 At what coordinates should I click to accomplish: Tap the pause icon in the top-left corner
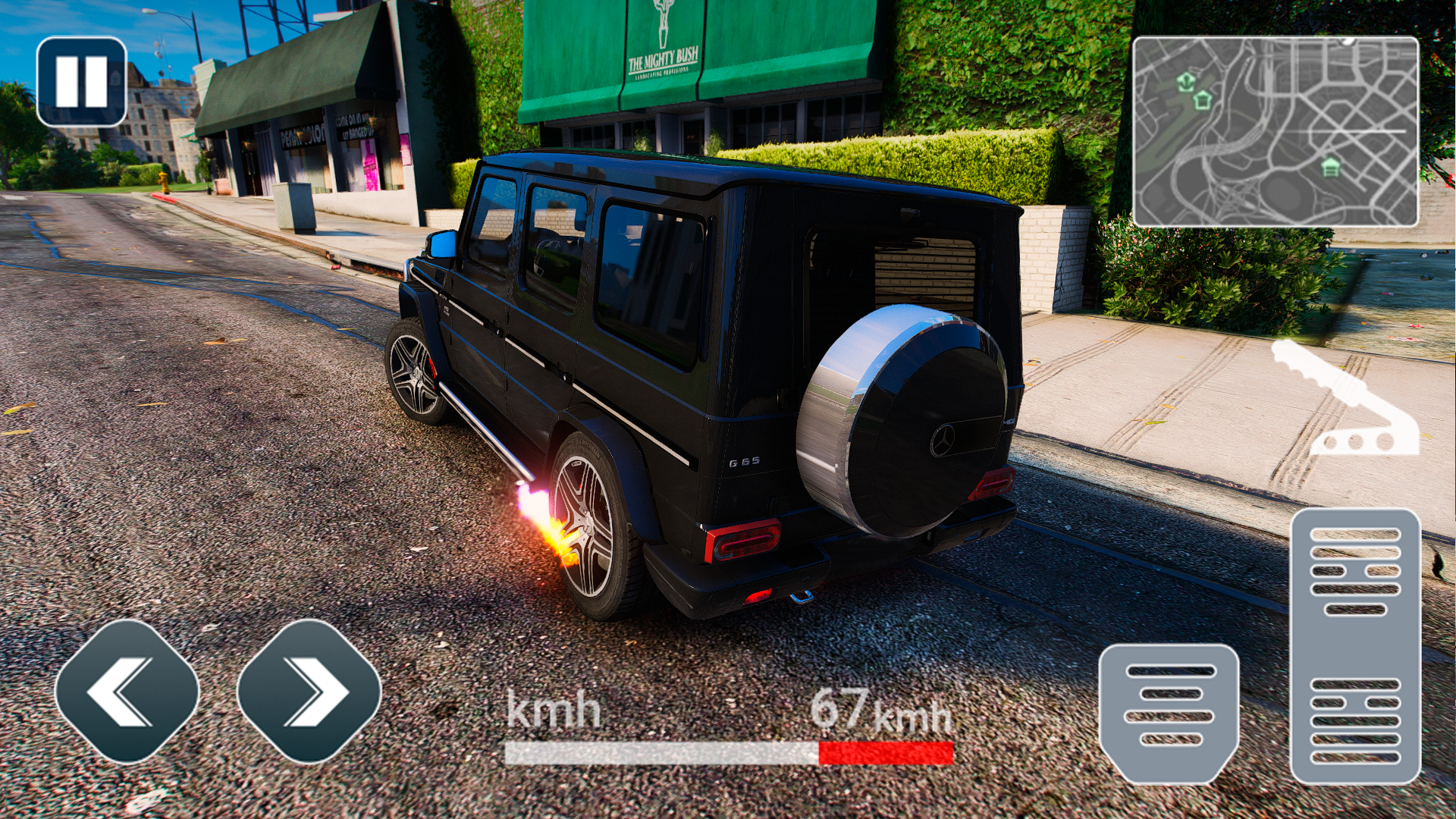pyautogui.click(x=81, y=83)
